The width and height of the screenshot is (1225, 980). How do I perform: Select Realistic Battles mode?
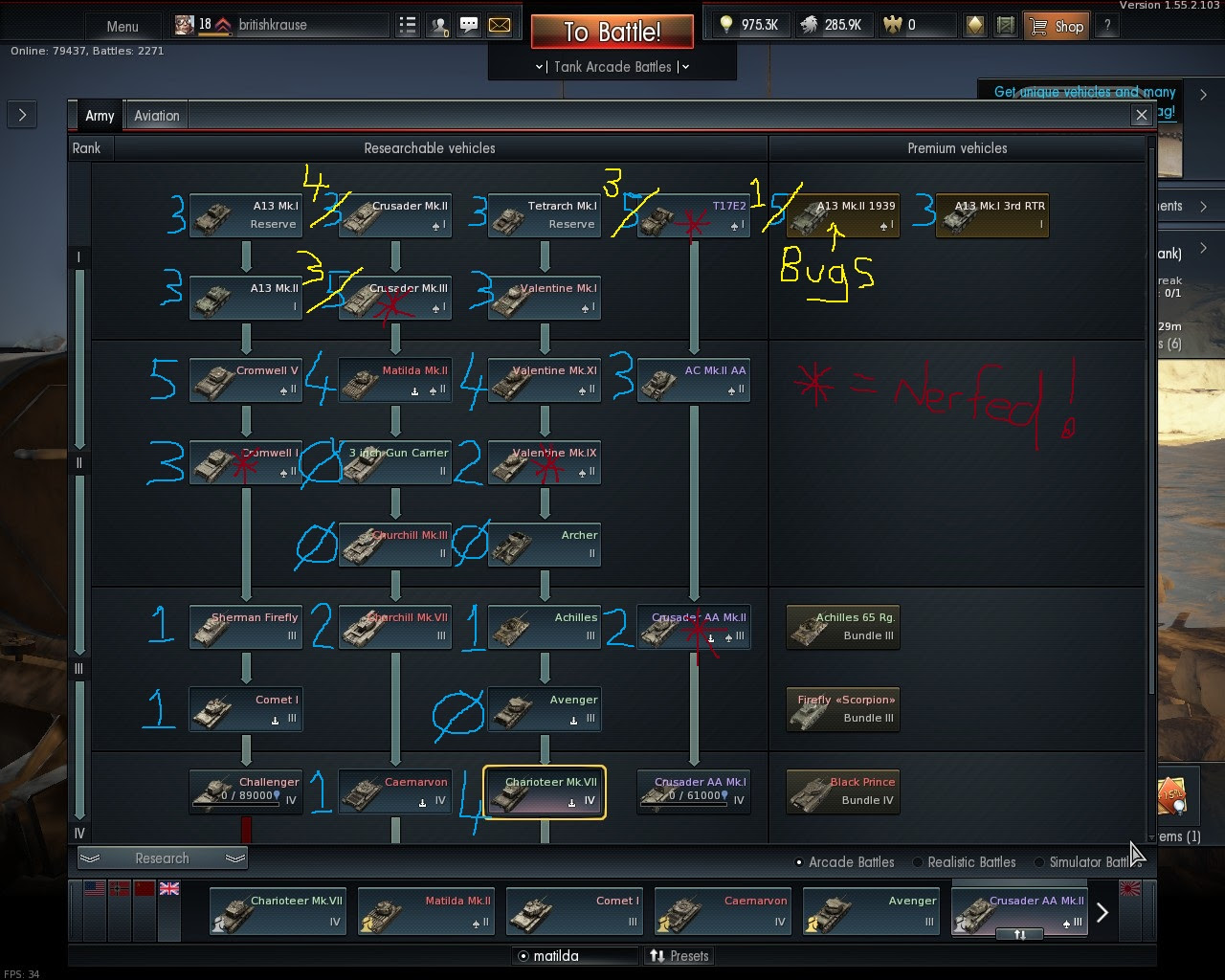(x=917, y=862)
